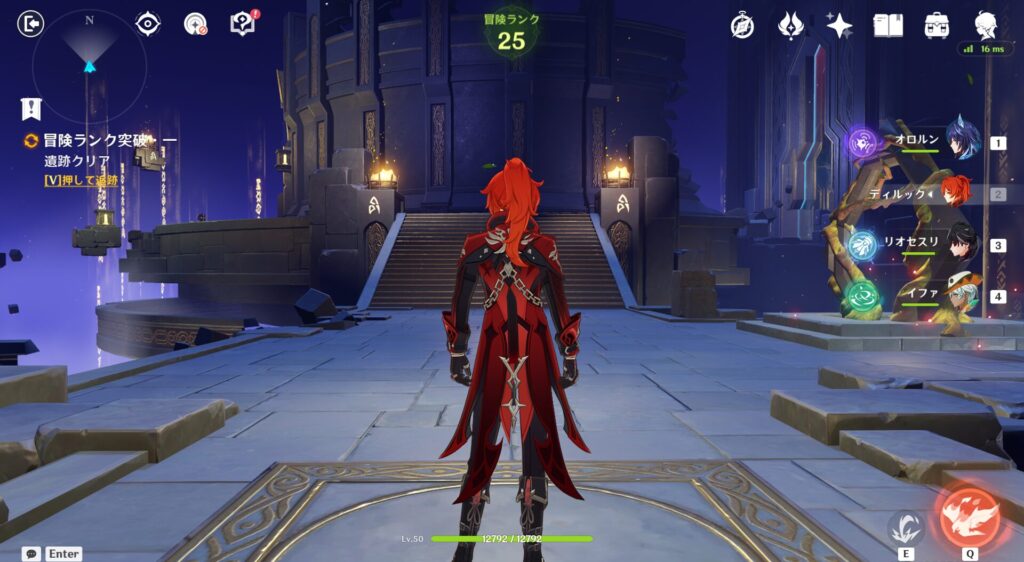Viewport: 1024px width, 562px height.
Task: Open the four-point star wish icon
Action: click(x=839, y=26)
